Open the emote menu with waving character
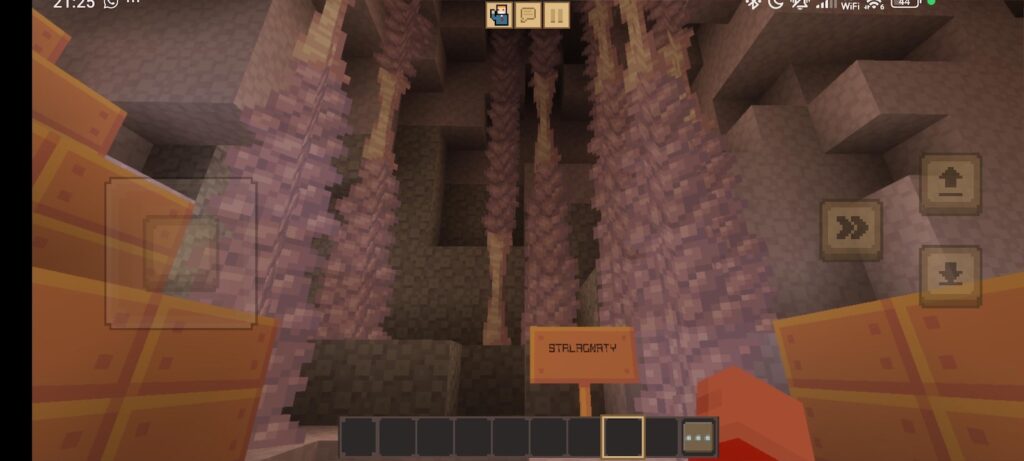 [499, 15]
